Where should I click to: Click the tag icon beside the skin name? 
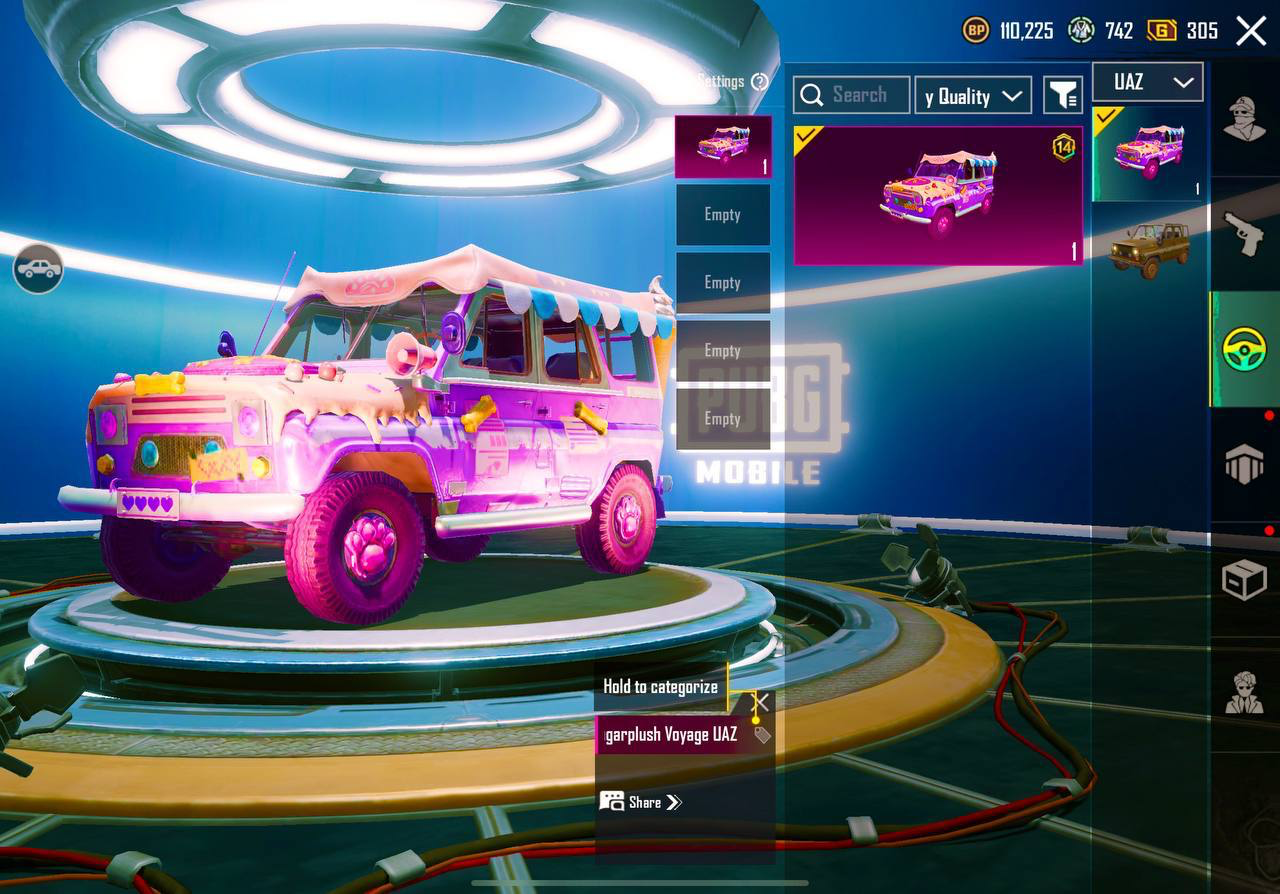pos(762,736)
